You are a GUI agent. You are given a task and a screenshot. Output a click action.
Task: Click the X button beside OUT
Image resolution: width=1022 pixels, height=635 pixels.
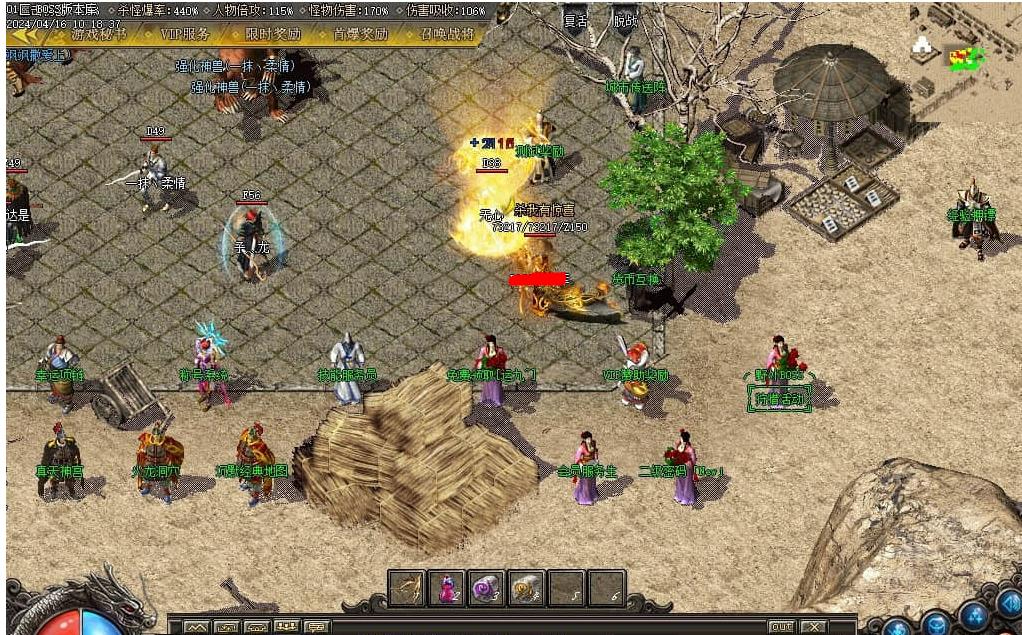(x=814, y=627)
